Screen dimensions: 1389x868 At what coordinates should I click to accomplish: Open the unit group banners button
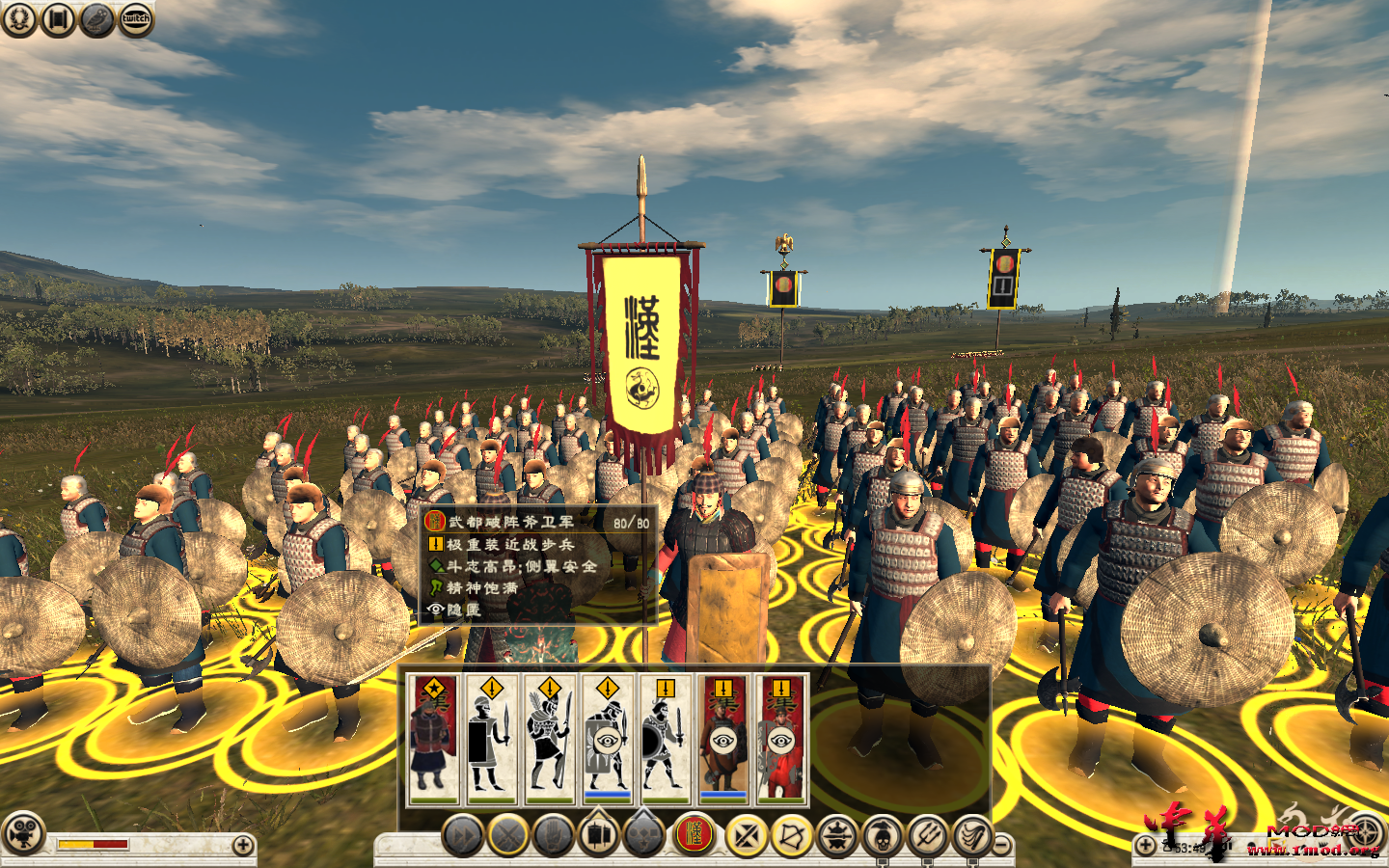pos(599,835)
